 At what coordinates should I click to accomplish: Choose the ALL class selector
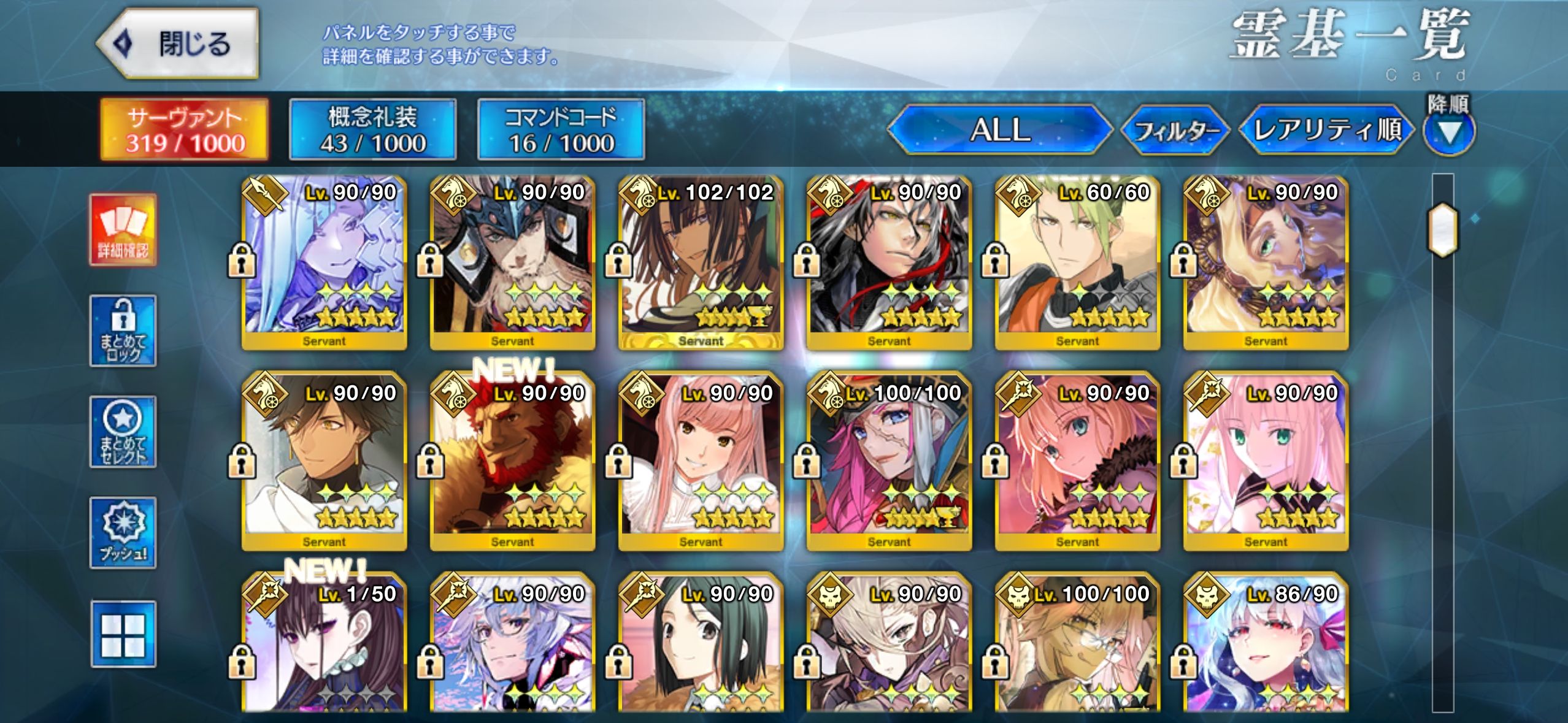(x=999, y=130)
